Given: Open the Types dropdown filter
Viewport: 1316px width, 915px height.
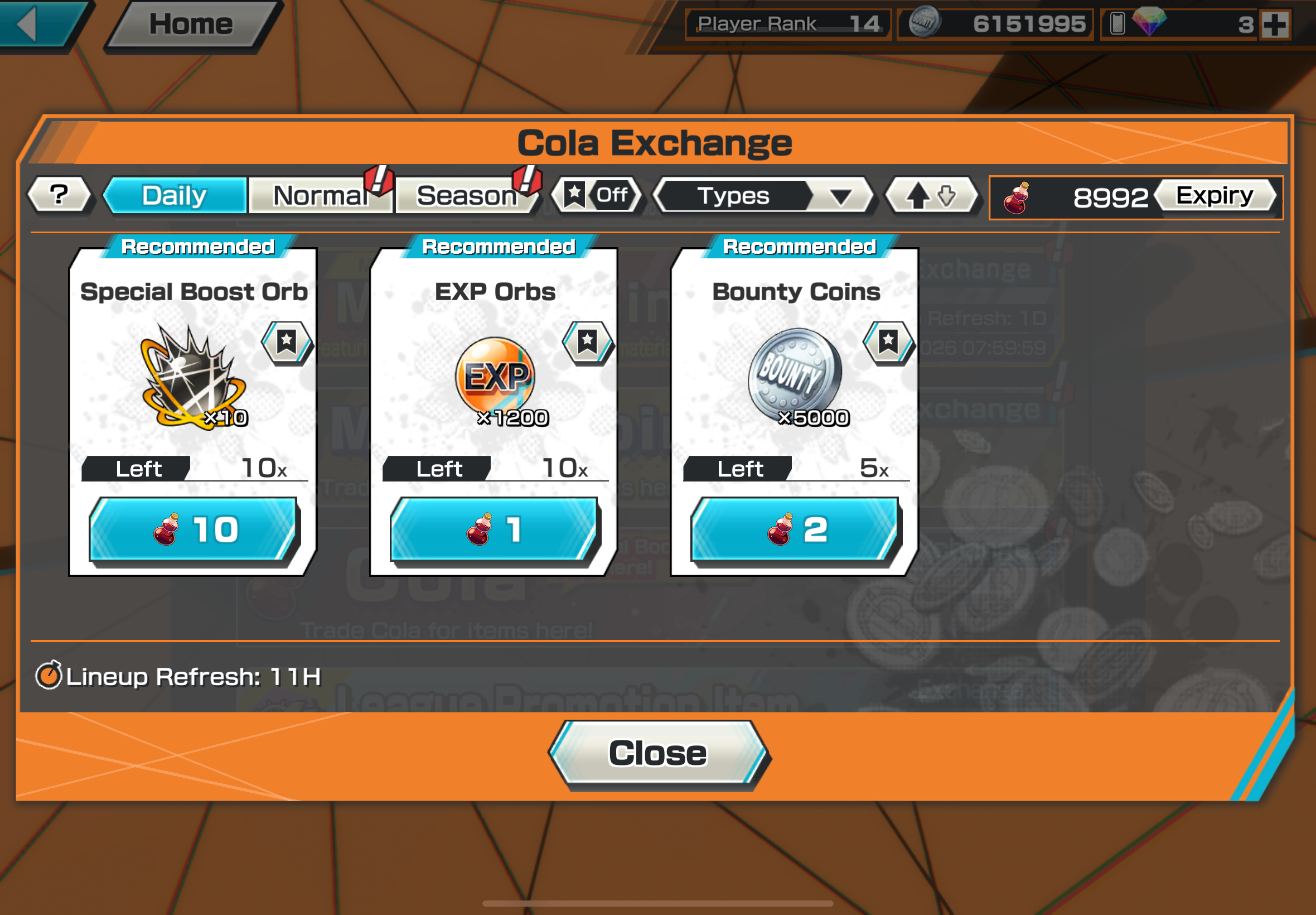Looking at the screenshot, I should pyautogui.click(x=763, y=196).
